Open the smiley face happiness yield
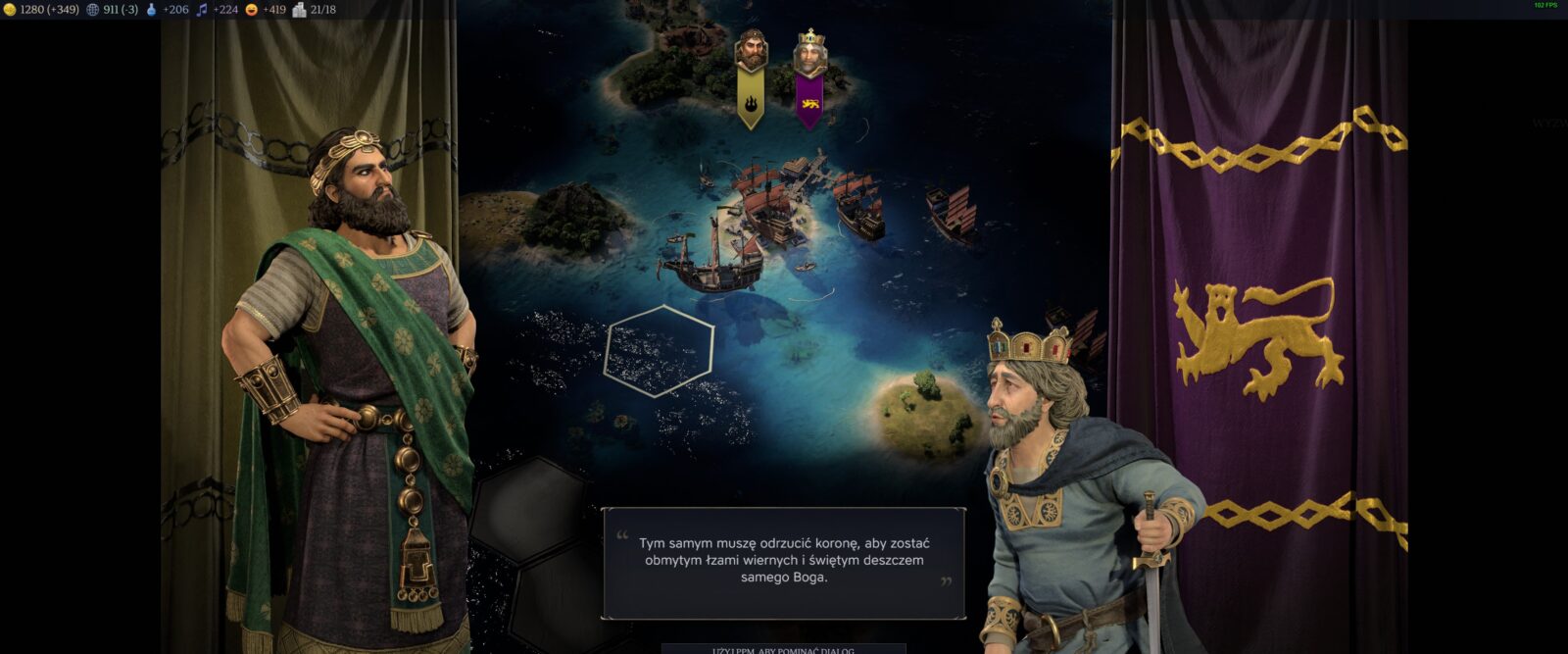 tap(252, 10)
